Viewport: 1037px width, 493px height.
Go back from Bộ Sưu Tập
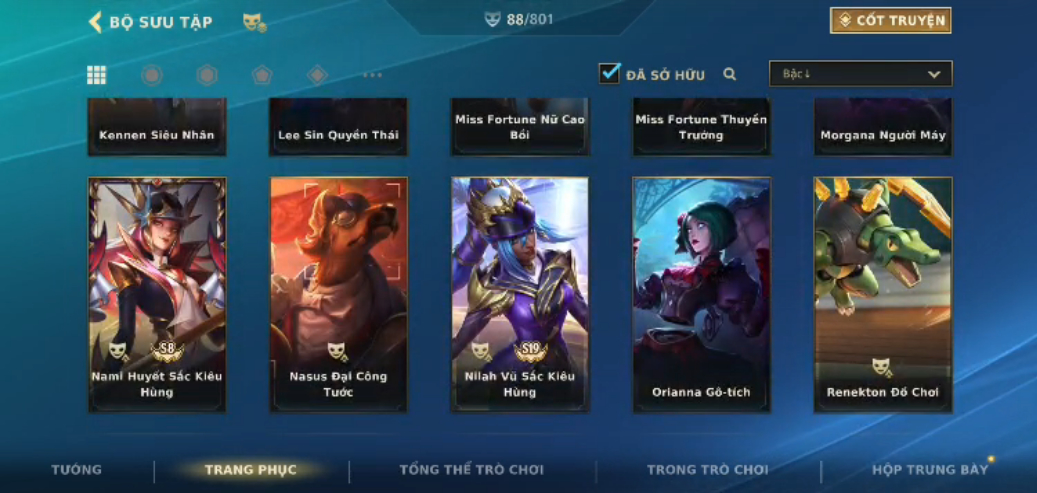96,22
